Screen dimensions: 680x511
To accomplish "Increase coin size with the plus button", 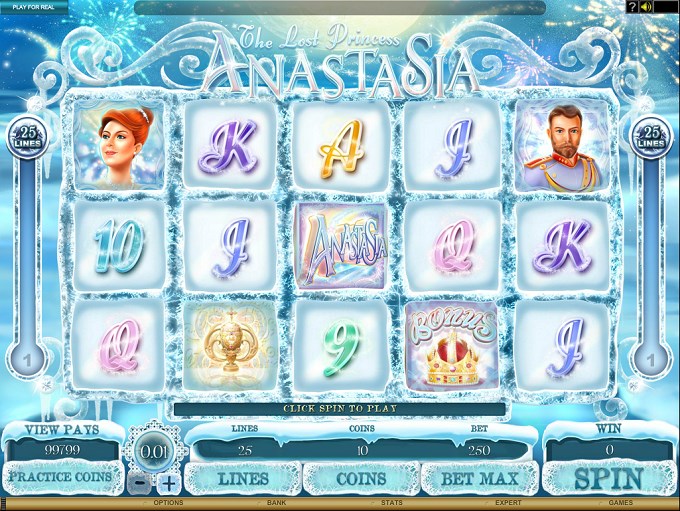I will click(168, 483).
